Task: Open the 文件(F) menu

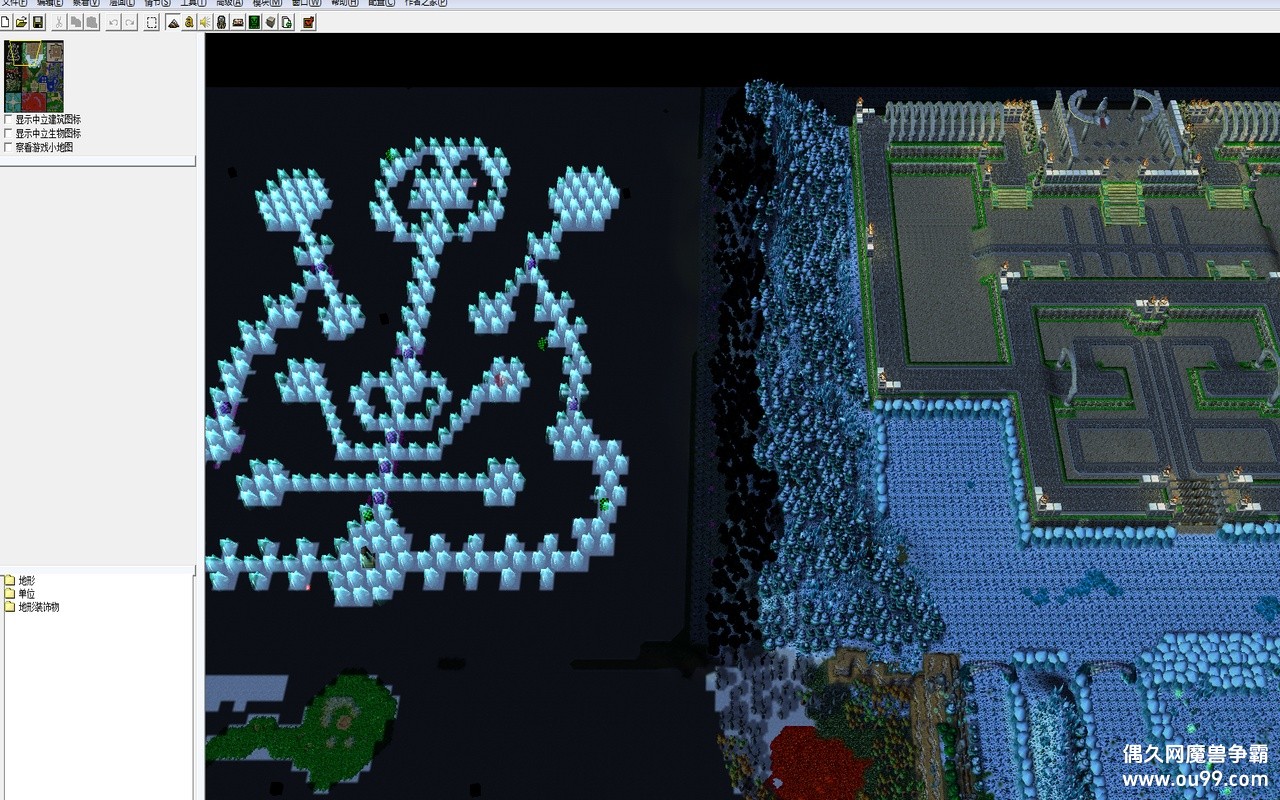Action: pyautogui.click(x=14, y=3)
